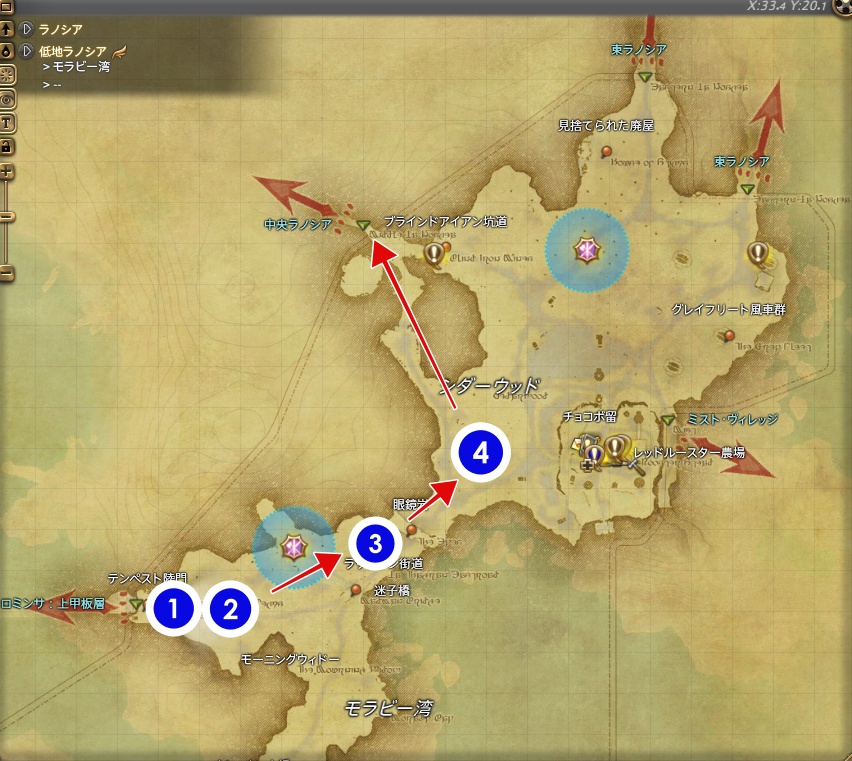Screen dimensions: 852x761
Task: Zoom in with the plus button
Action: coord(7,171)
